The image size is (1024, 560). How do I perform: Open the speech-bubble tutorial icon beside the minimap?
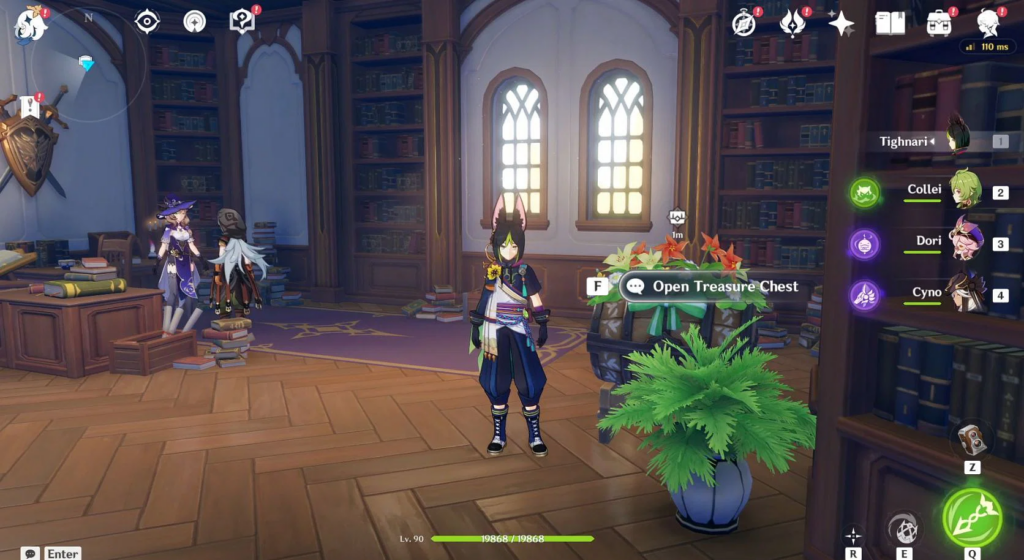(241, 21)
